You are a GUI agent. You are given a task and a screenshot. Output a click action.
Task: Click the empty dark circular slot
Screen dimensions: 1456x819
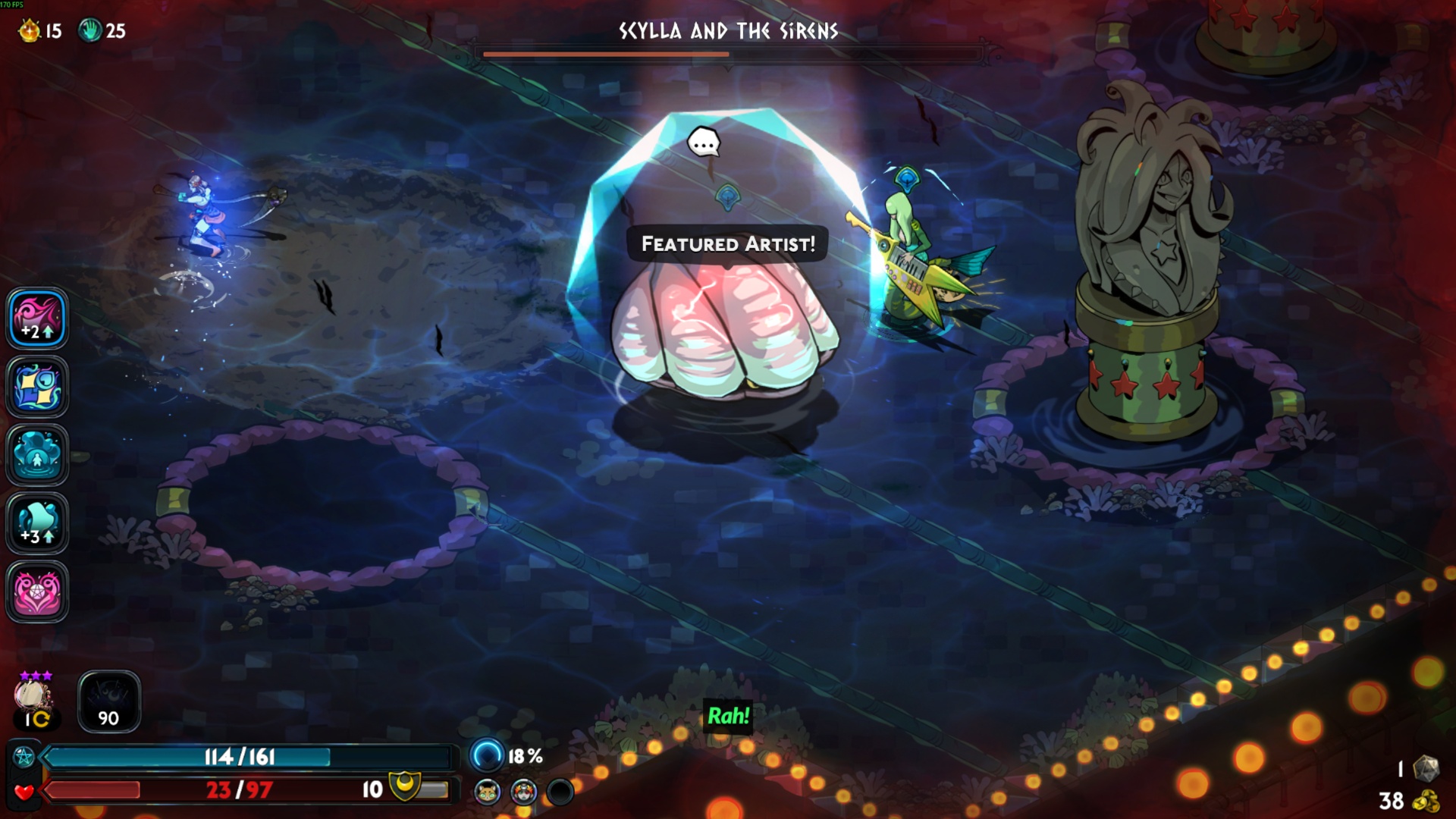point(560,792)
